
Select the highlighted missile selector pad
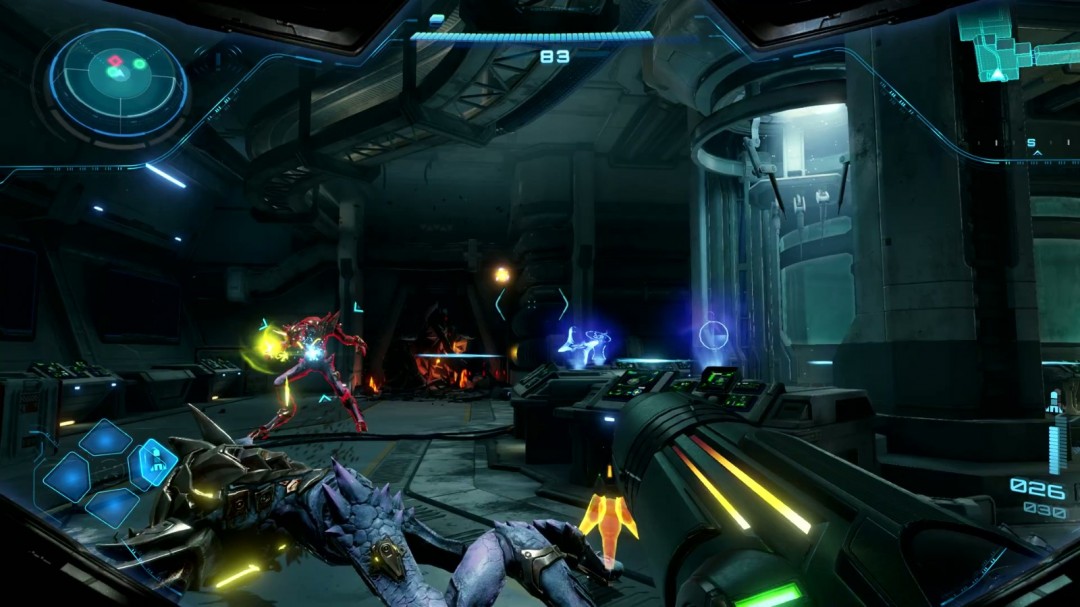click(x=155, y=463)
